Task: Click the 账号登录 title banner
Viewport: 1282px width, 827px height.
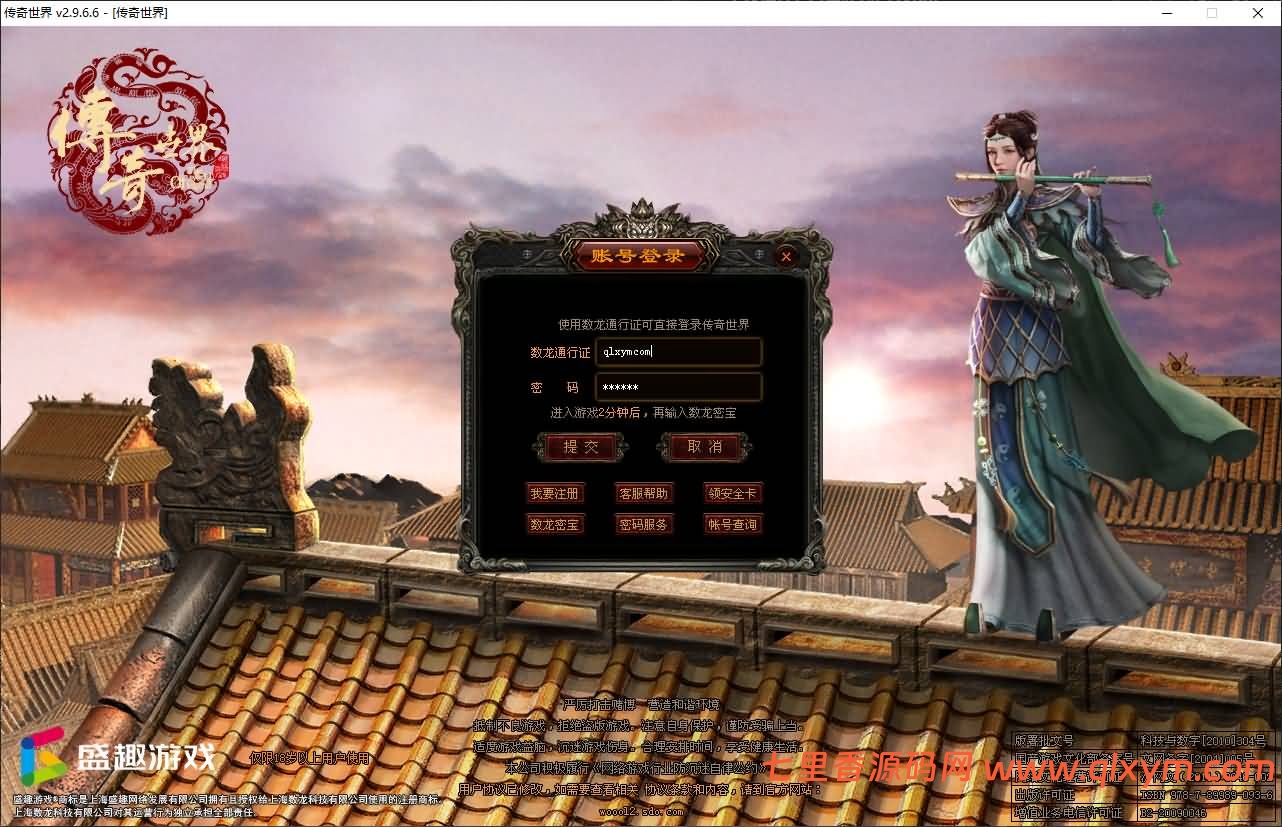Action: 636,256
